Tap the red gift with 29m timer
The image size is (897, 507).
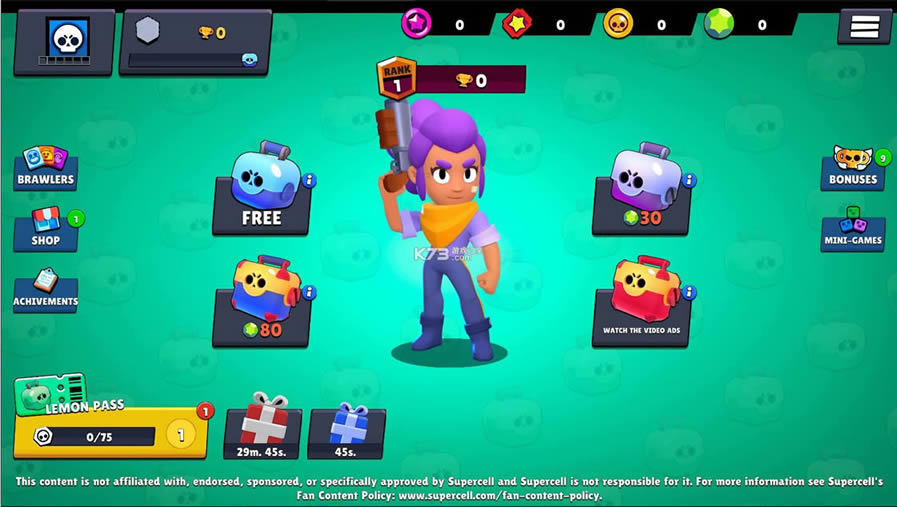[x=262, y=431]
